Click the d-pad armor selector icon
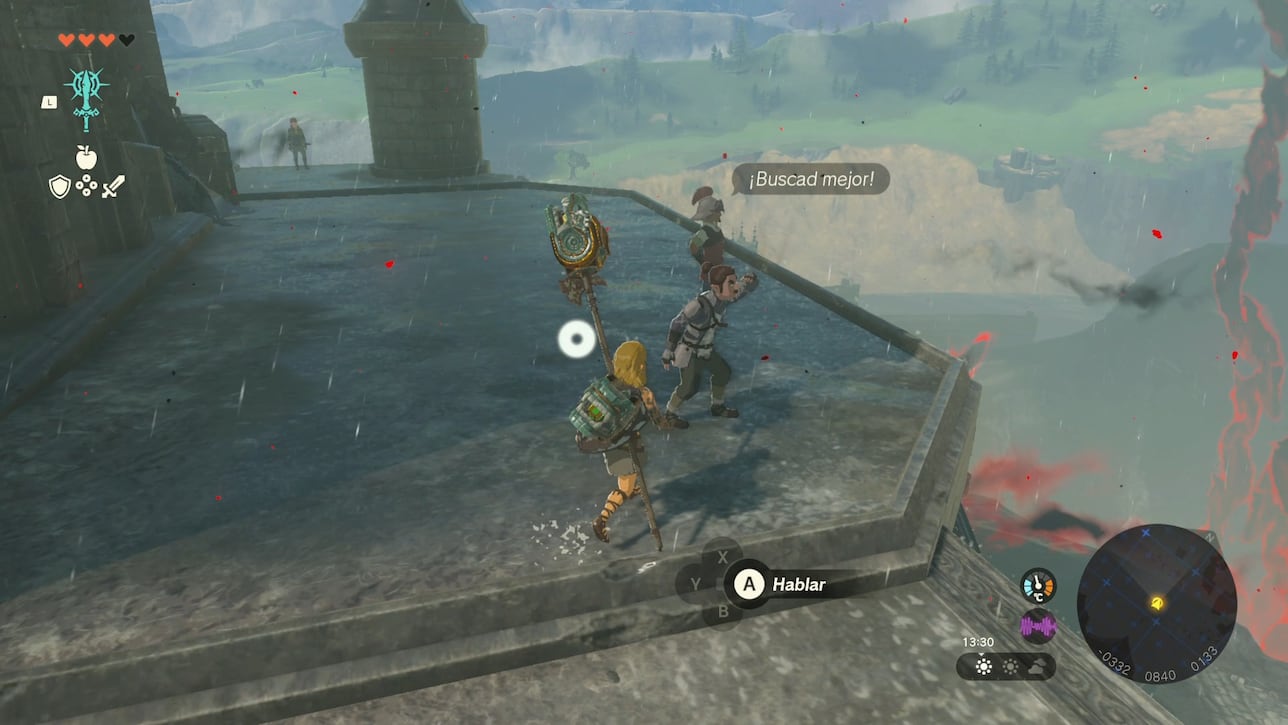 click(x=87, y=186)
